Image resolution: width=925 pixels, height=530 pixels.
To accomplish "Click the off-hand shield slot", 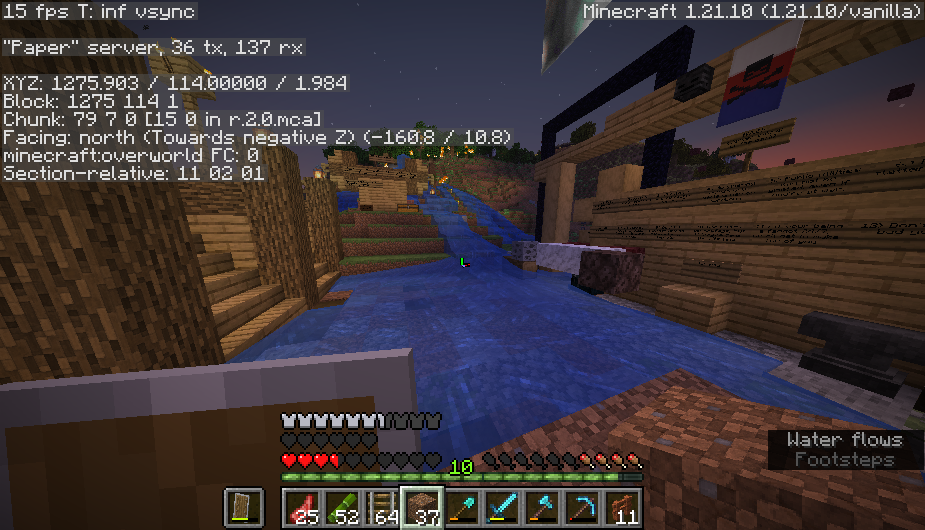I will pos(243,508).
